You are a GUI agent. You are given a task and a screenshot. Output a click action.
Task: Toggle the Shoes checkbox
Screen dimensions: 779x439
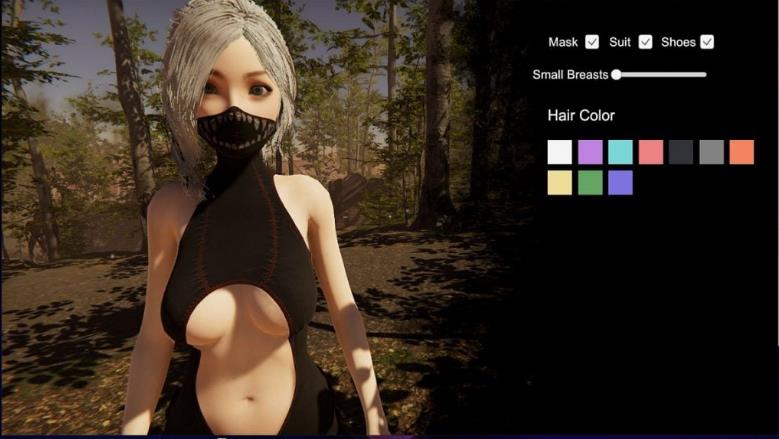[x=707, y=42]
